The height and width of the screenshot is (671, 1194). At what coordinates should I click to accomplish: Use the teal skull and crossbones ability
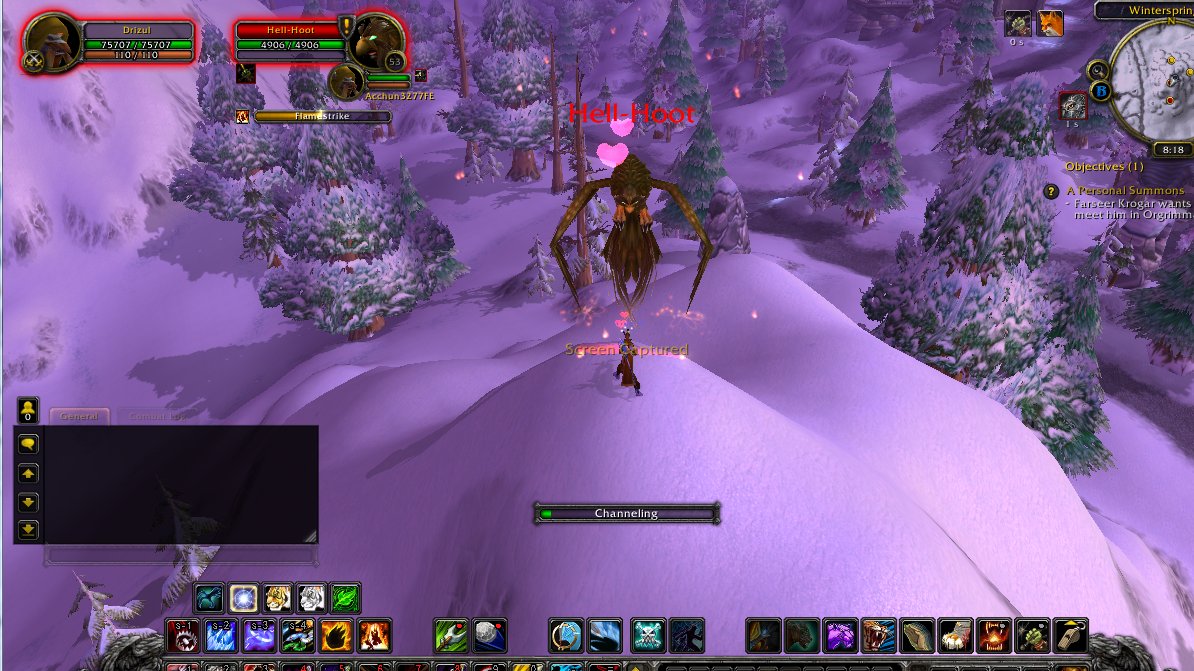(648, 636)
